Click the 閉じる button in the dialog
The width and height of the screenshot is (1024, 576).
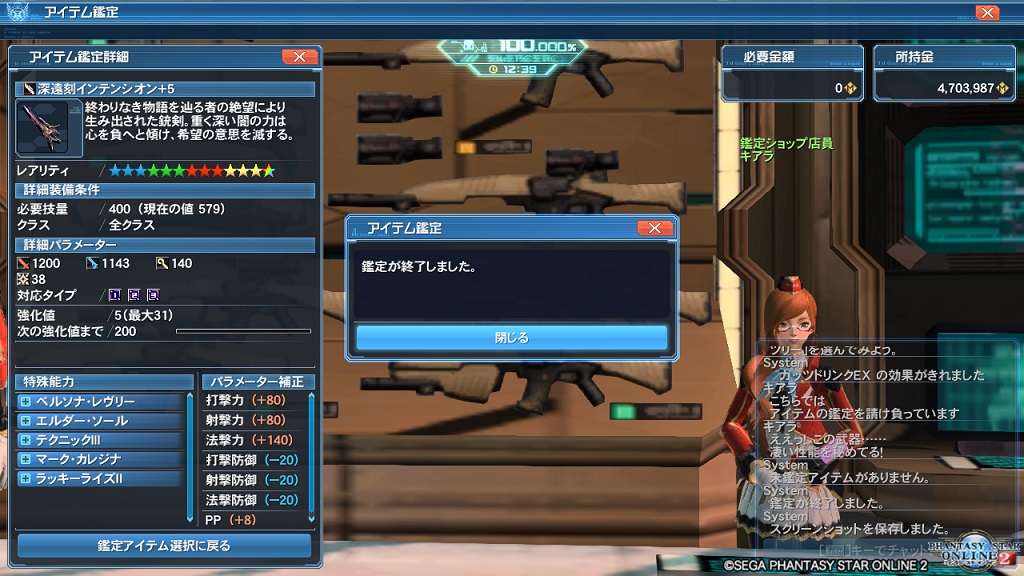click(x=511, y=338)
